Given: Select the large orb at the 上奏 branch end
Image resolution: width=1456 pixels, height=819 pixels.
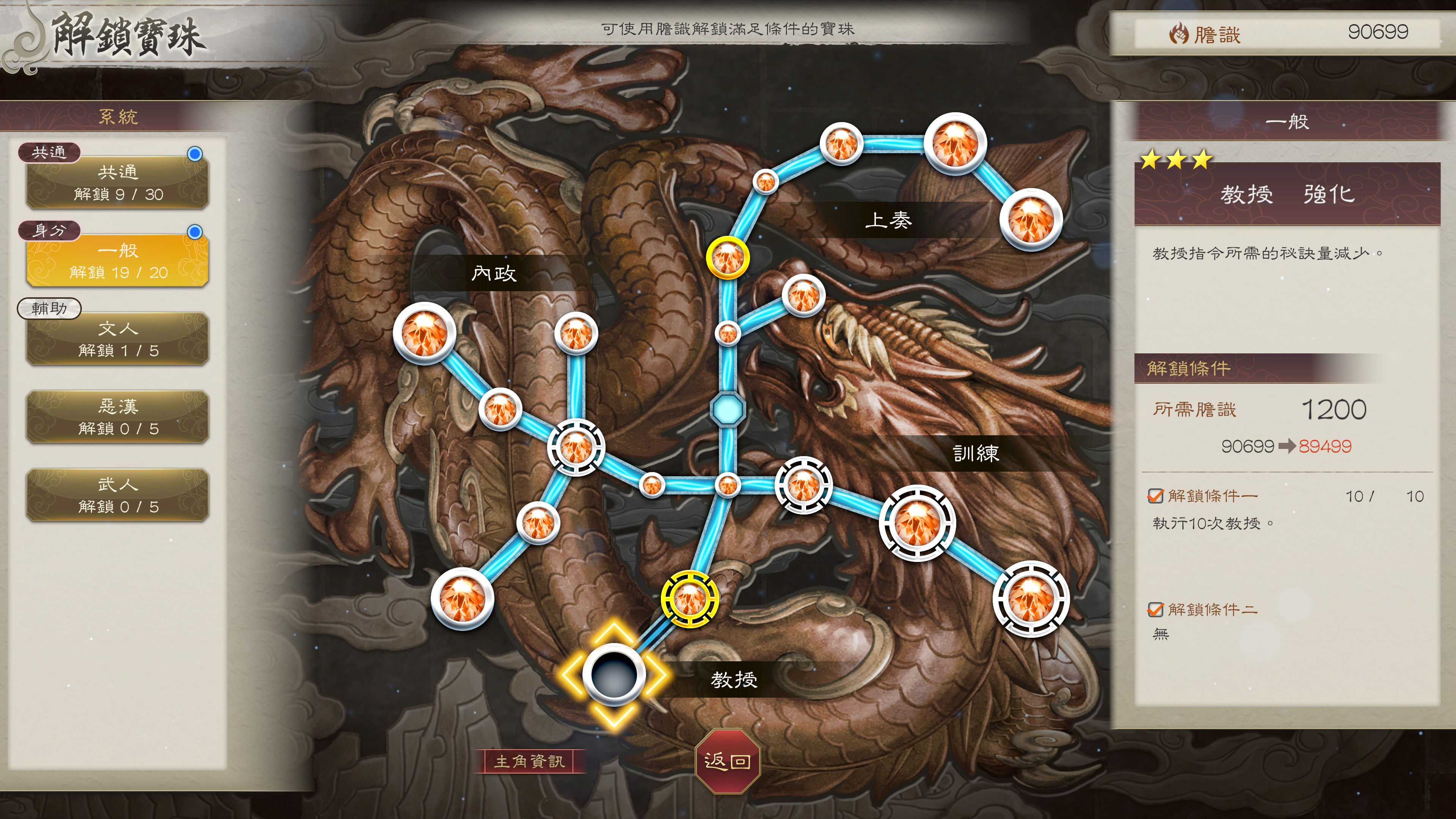Looking at the screenshot, I should coord(1031,219).
